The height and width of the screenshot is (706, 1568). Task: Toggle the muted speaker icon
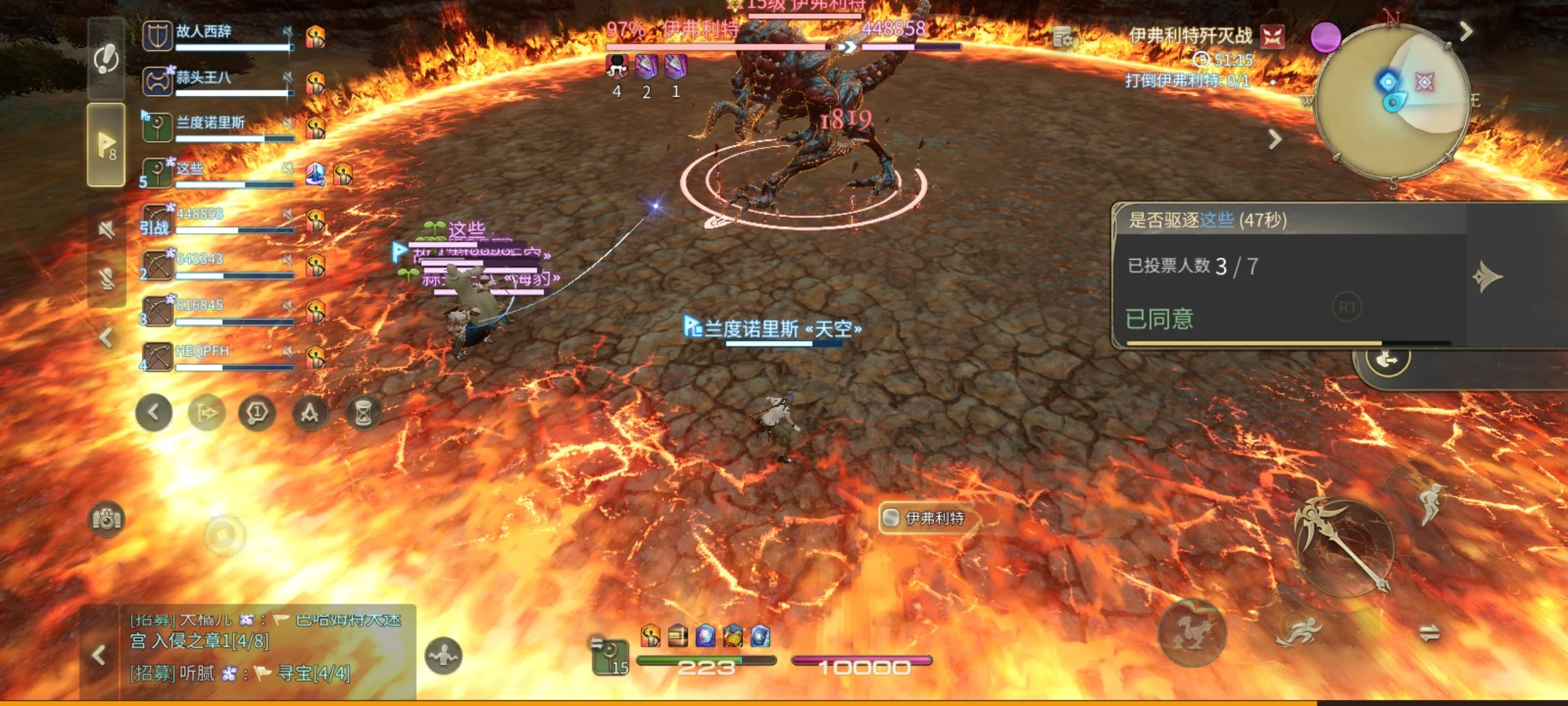(x=106, y=229)
